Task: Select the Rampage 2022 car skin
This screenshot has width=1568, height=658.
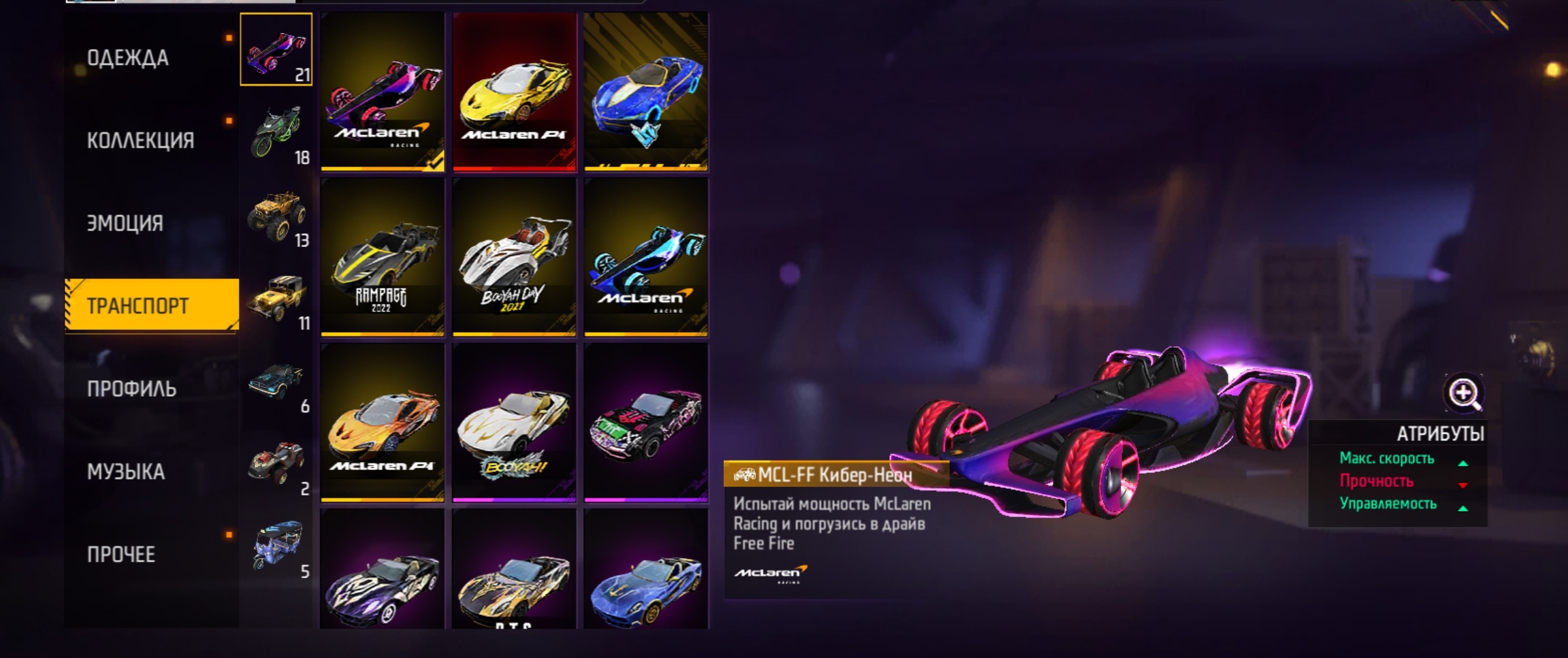Action: point(382,257)
